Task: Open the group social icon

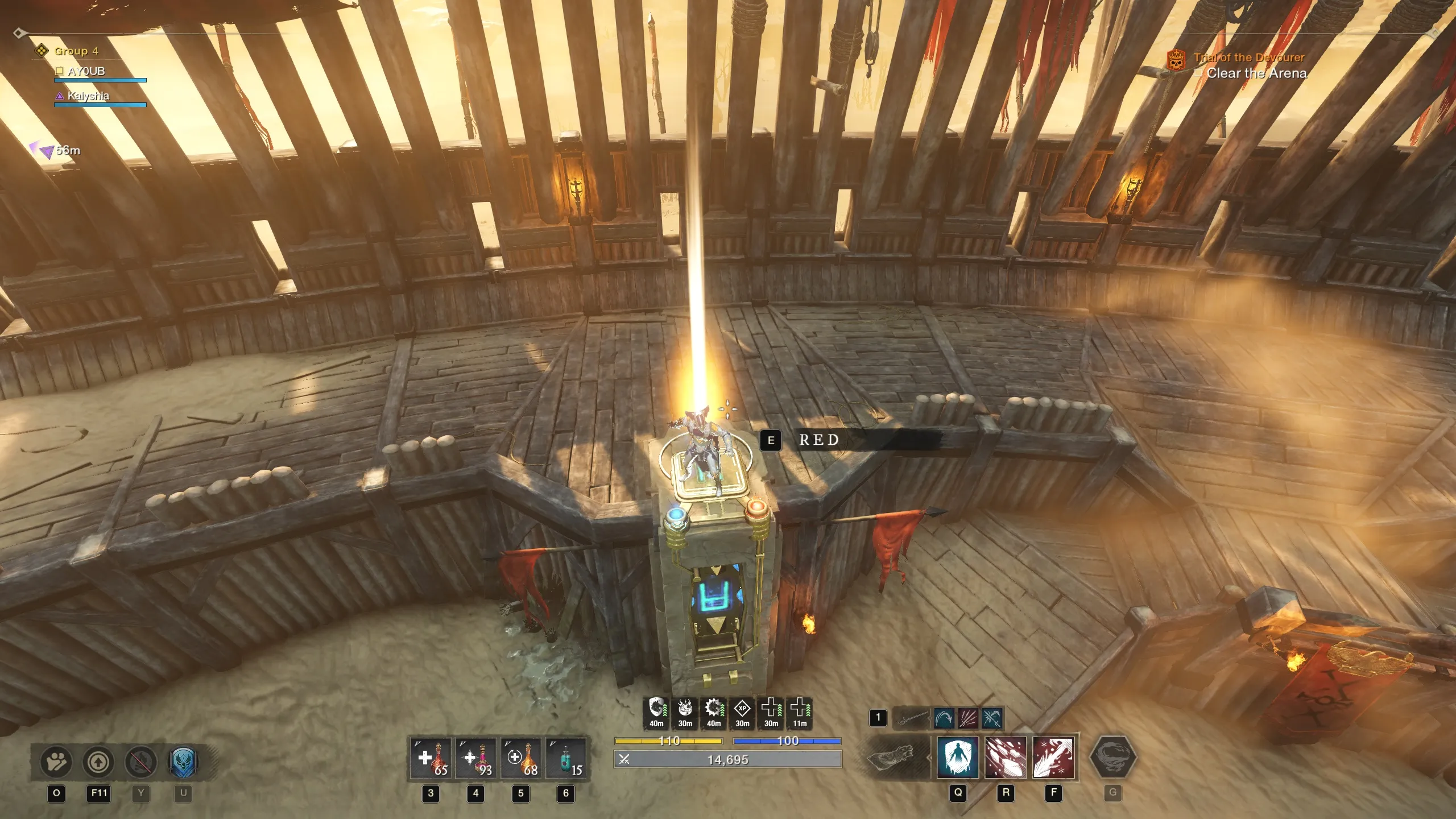Action: point(56,762)
